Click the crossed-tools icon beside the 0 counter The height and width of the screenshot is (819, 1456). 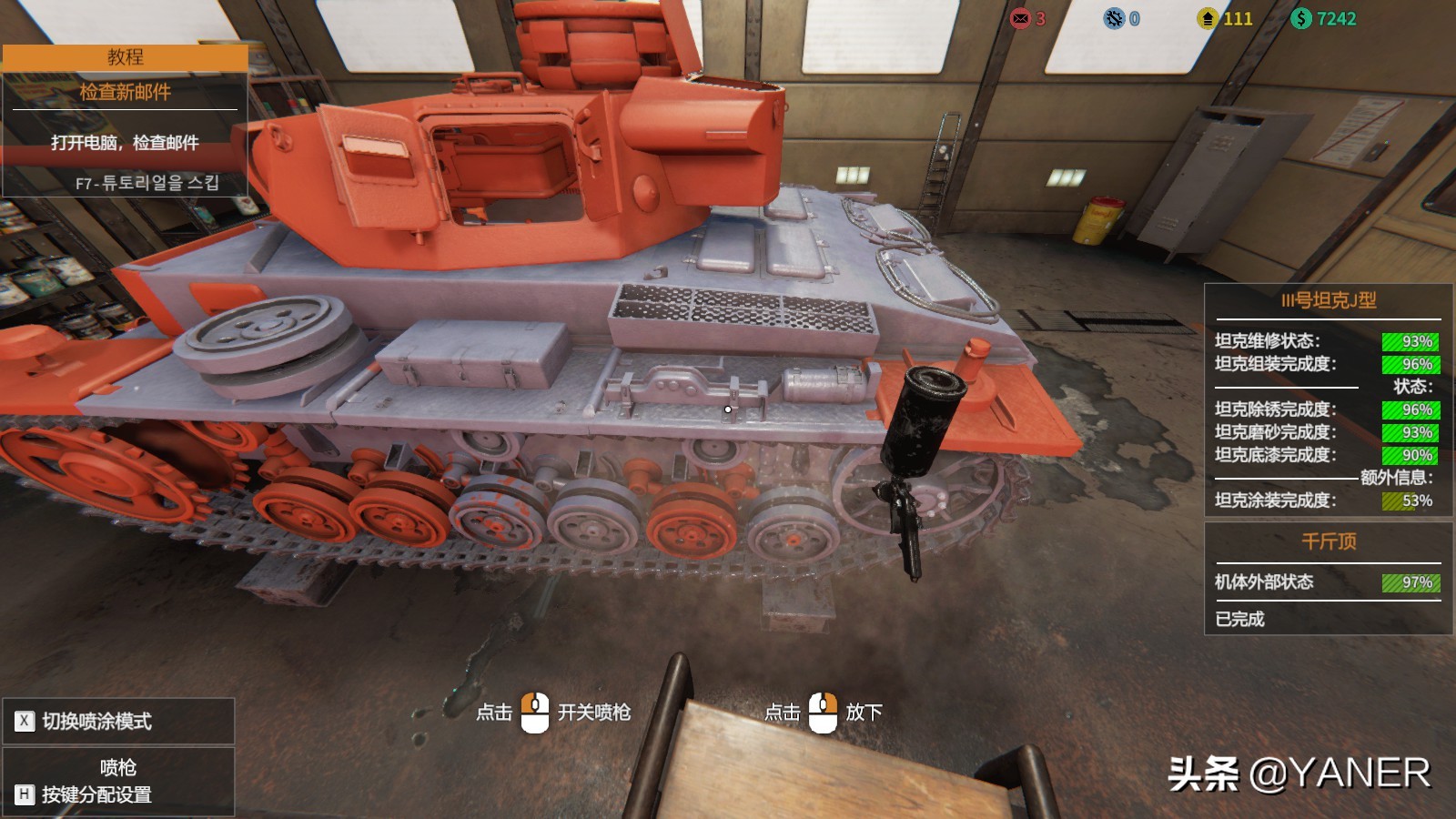tap(1114, 18)
